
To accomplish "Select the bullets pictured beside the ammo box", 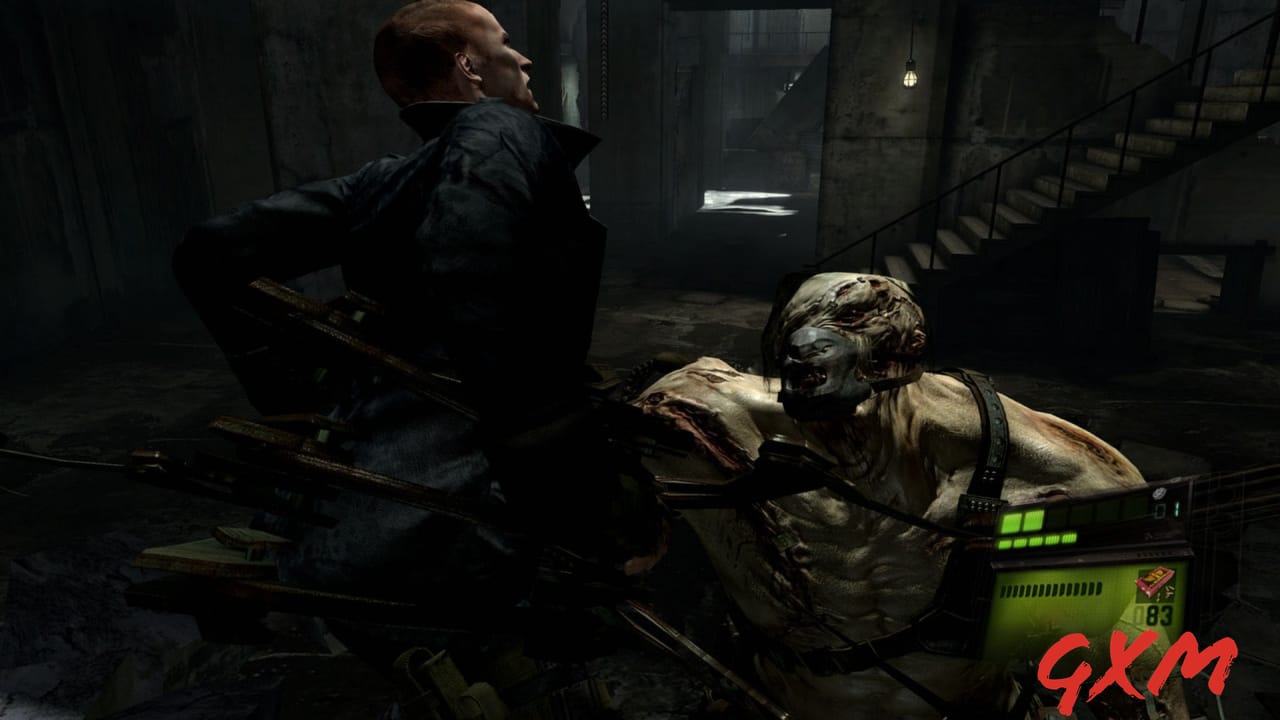I will click(1168, 594).
